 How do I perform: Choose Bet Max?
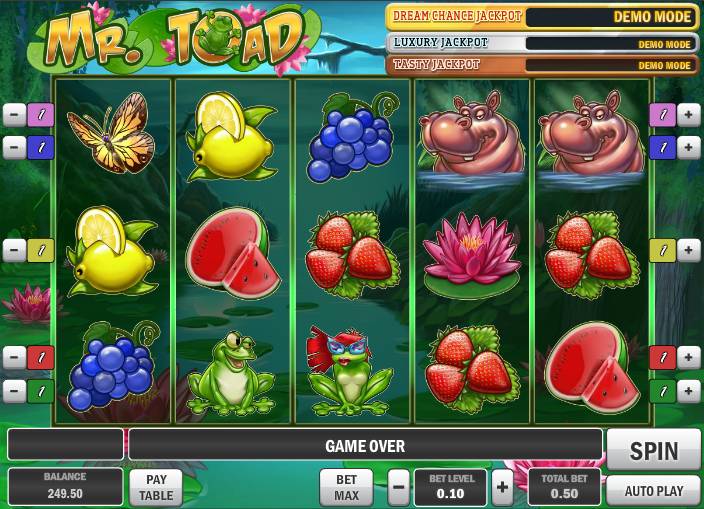coord(346,487)
